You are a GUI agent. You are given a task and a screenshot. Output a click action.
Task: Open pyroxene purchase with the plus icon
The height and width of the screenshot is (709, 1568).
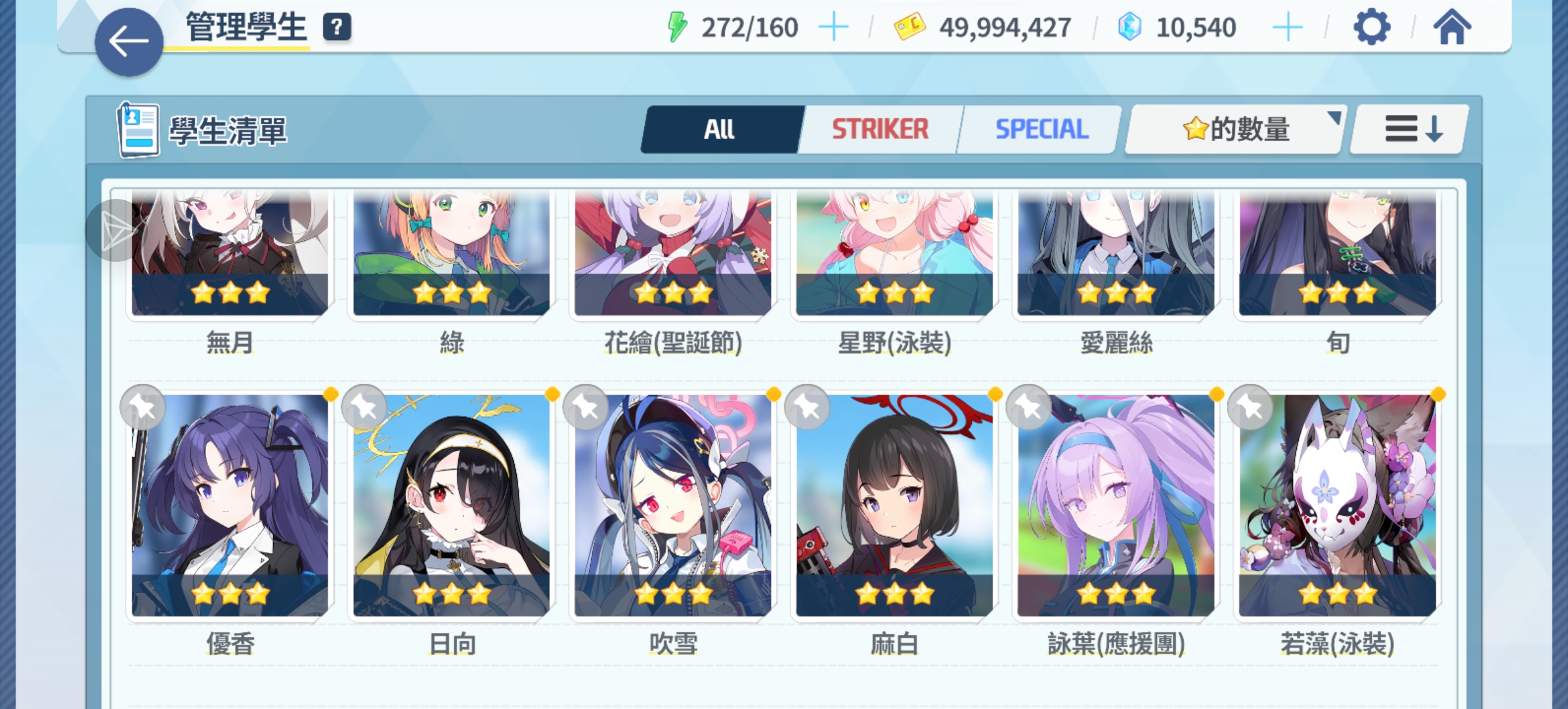pyautogui.click(x=1288, y=28)
